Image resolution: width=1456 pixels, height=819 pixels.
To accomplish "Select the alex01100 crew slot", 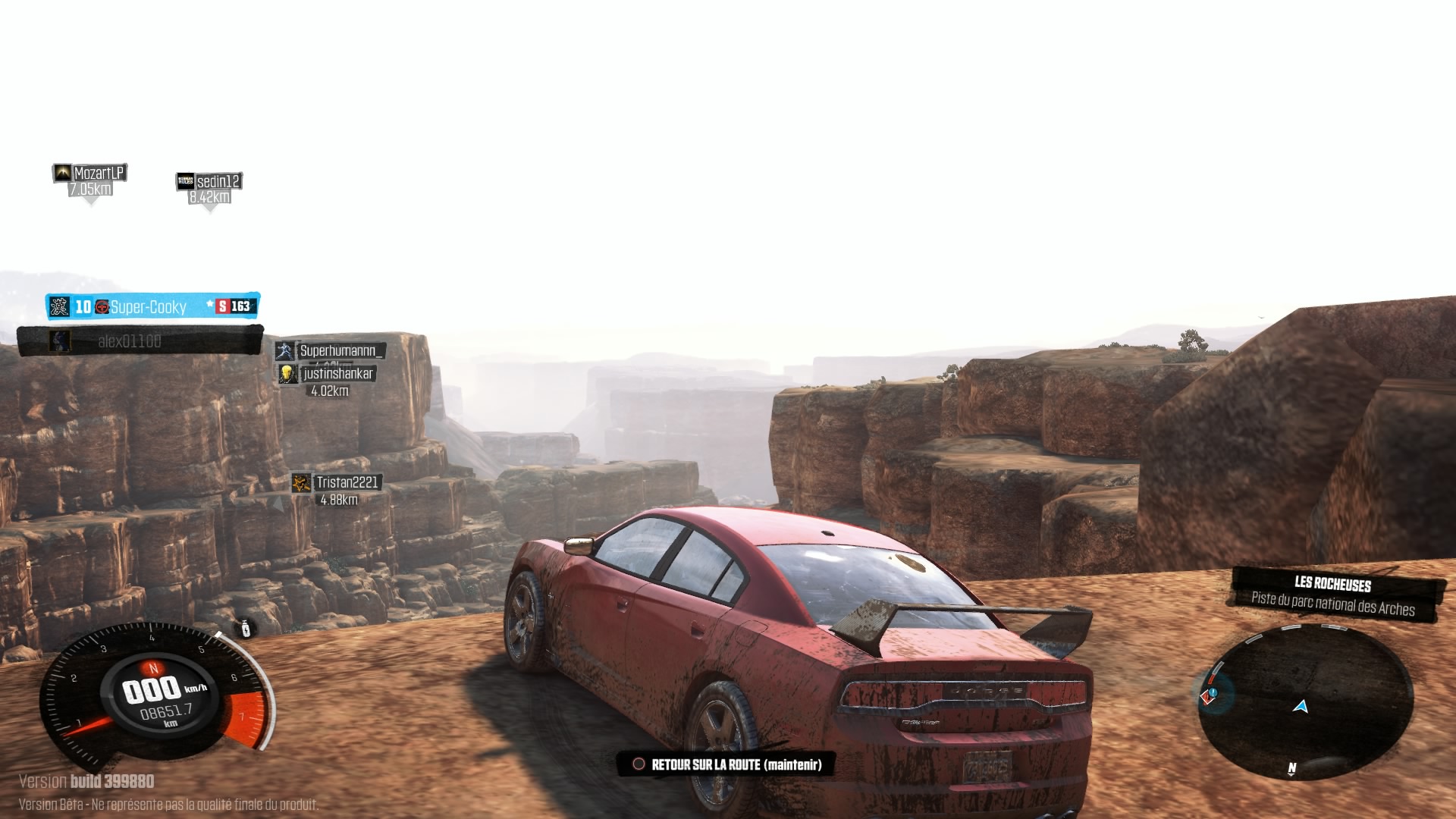I will (140, 341).
